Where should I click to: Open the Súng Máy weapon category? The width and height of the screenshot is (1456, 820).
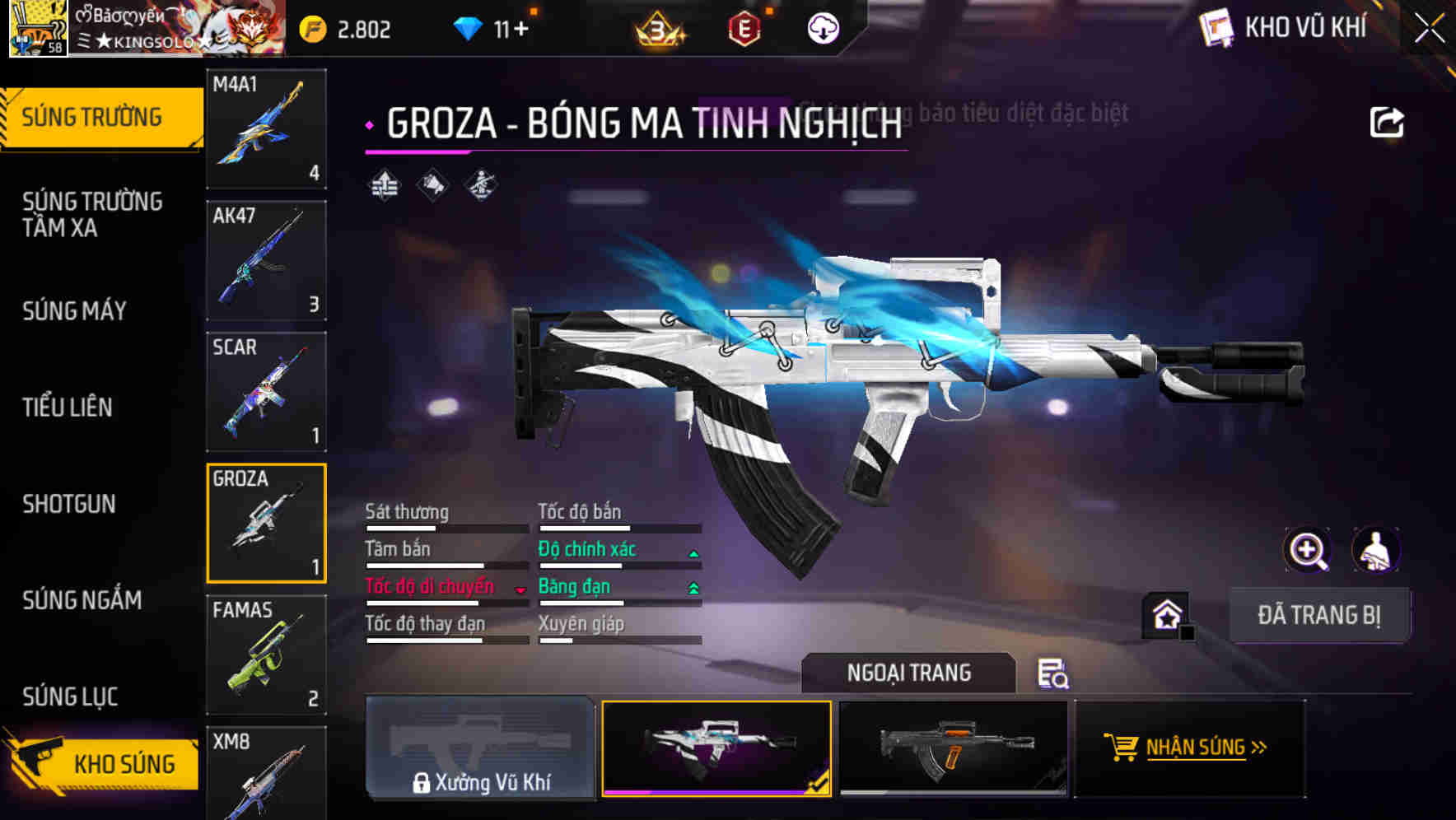[75, 310]
